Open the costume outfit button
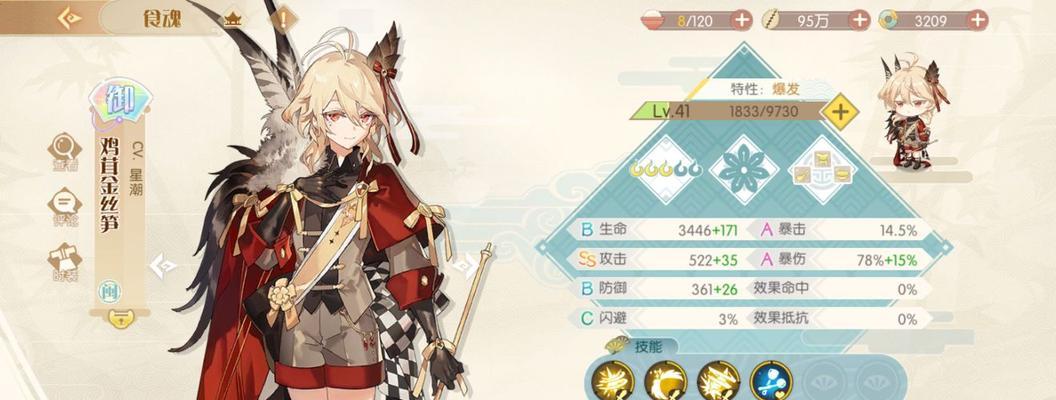This screenshot has width=1056, height=400. [64, 260]
